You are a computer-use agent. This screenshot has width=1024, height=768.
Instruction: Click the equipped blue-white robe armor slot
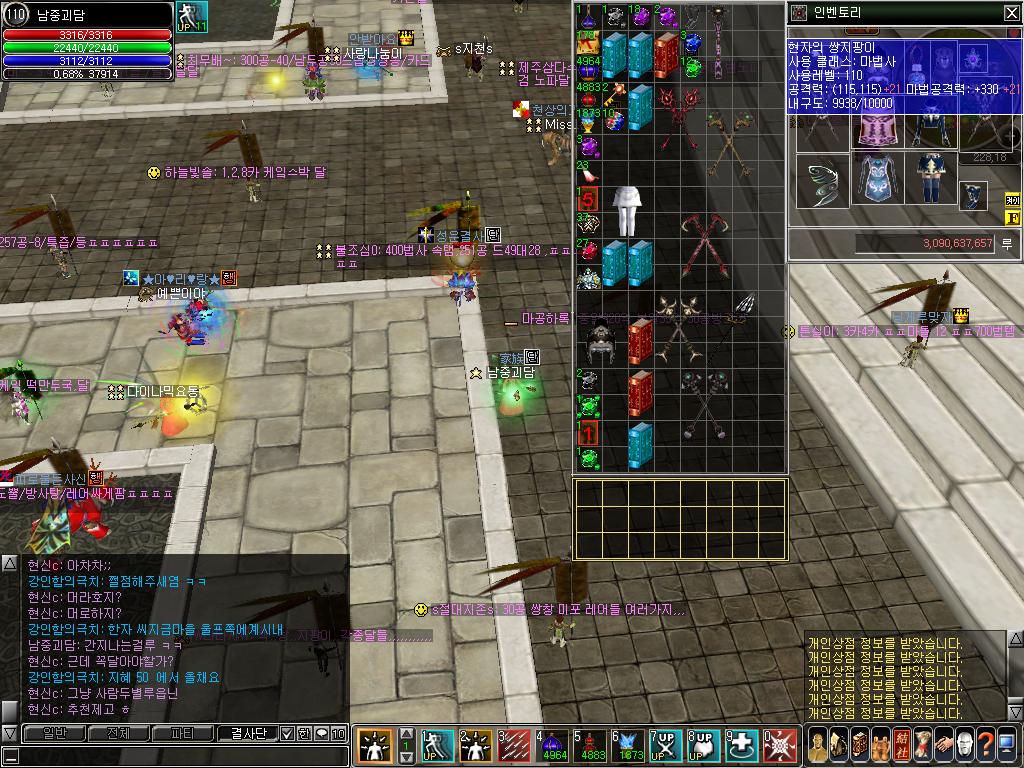tap(877, 178)
